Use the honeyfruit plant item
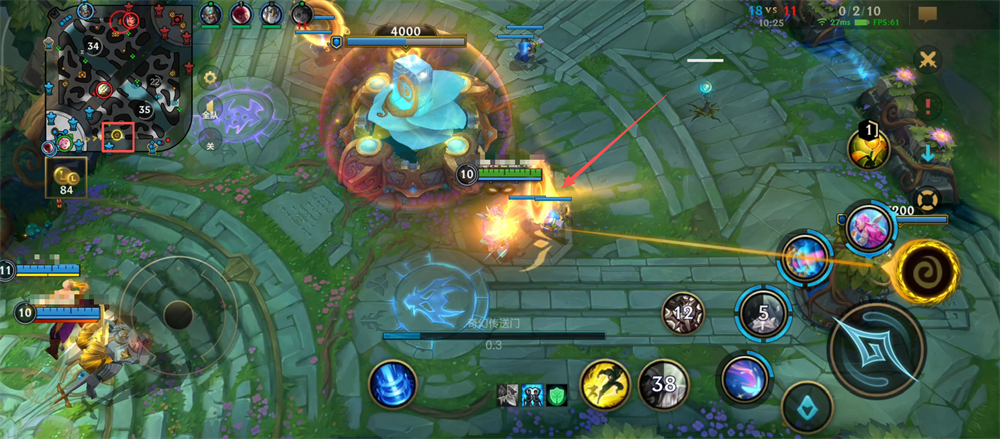The height and width of the screenshot is (439, 1000). 868,148
